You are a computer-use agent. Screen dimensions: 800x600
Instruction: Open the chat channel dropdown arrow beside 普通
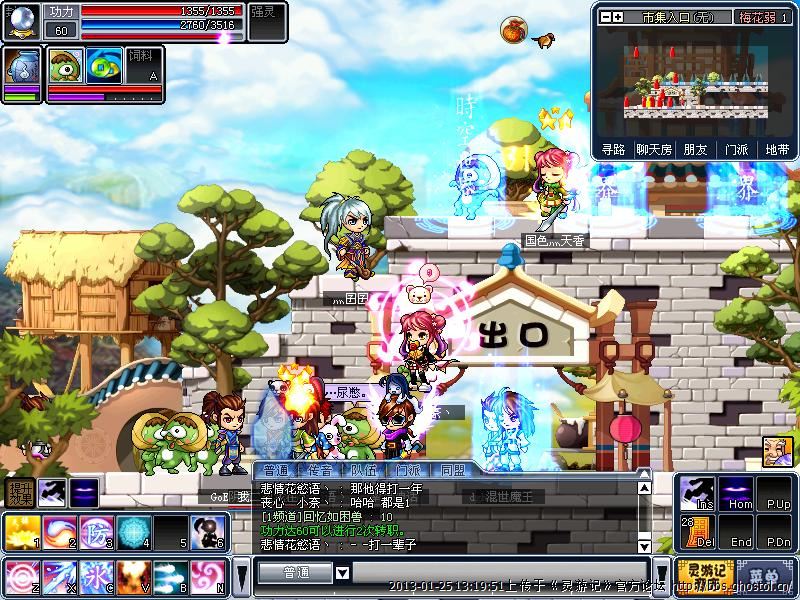click(342, 572)
